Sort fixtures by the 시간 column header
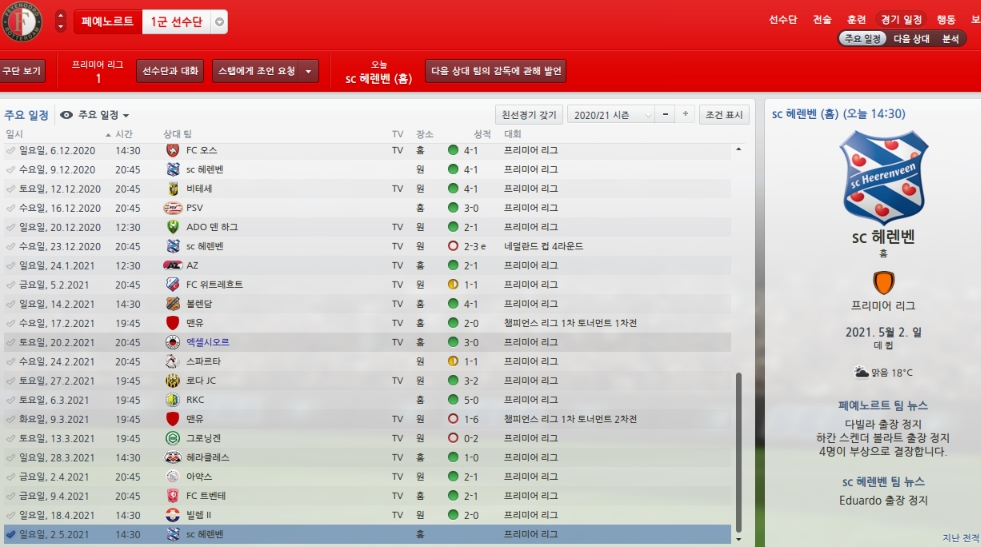Viewport: 981px width, 547px height. [124, 134]
